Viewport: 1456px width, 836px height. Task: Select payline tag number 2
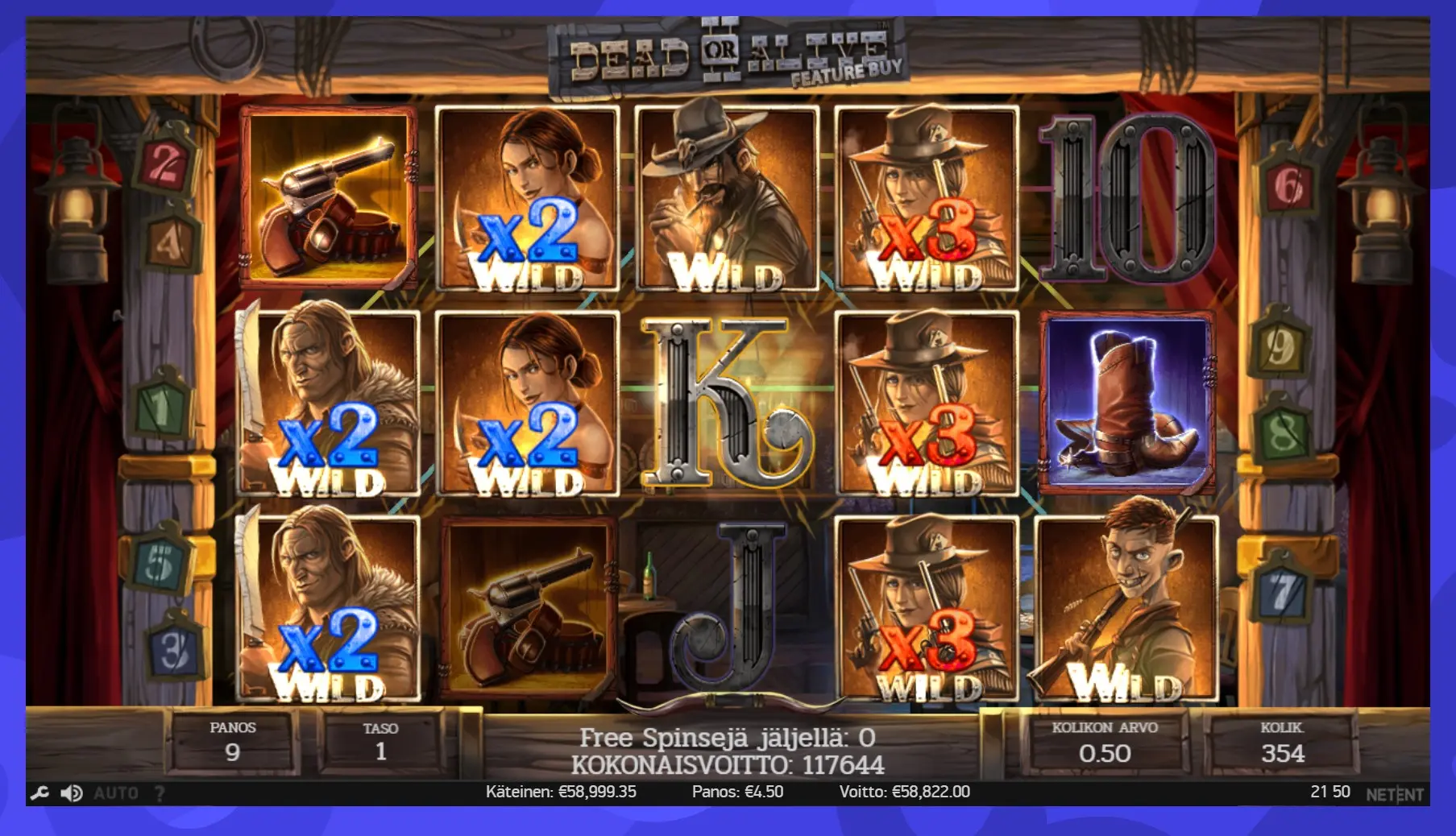166,163
